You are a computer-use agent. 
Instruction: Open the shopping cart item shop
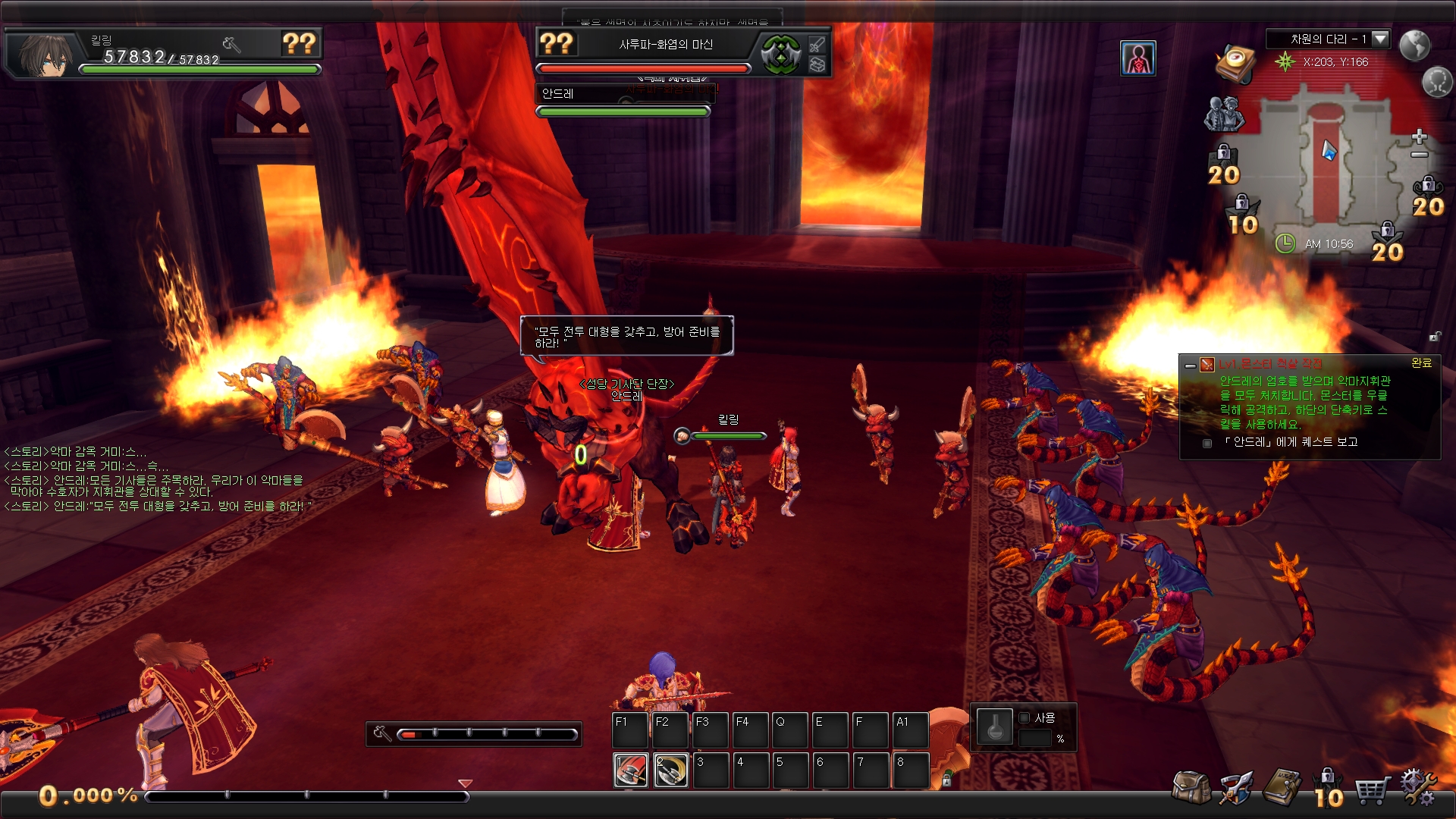point(1373,790)
